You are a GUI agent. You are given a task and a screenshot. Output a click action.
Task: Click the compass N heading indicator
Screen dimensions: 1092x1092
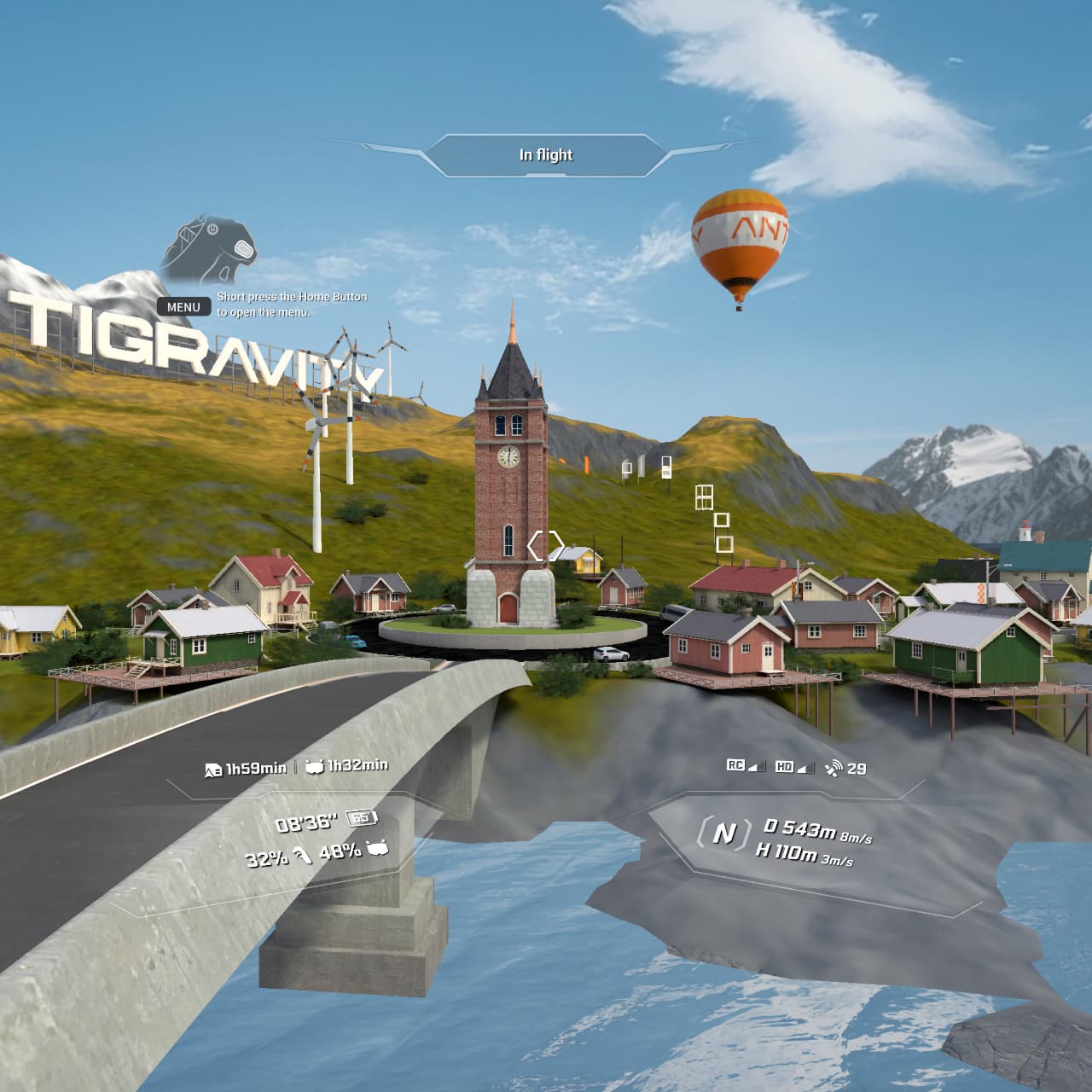pos(726,832)
